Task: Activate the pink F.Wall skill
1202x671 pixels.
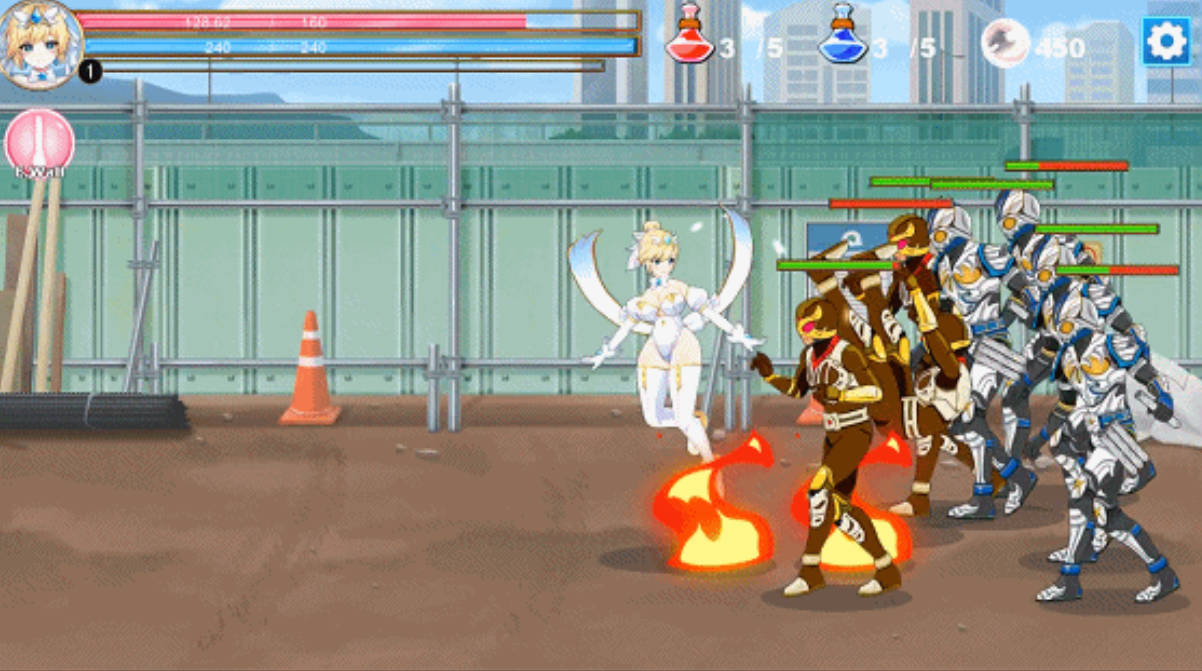Action: (x=40, y=142)
